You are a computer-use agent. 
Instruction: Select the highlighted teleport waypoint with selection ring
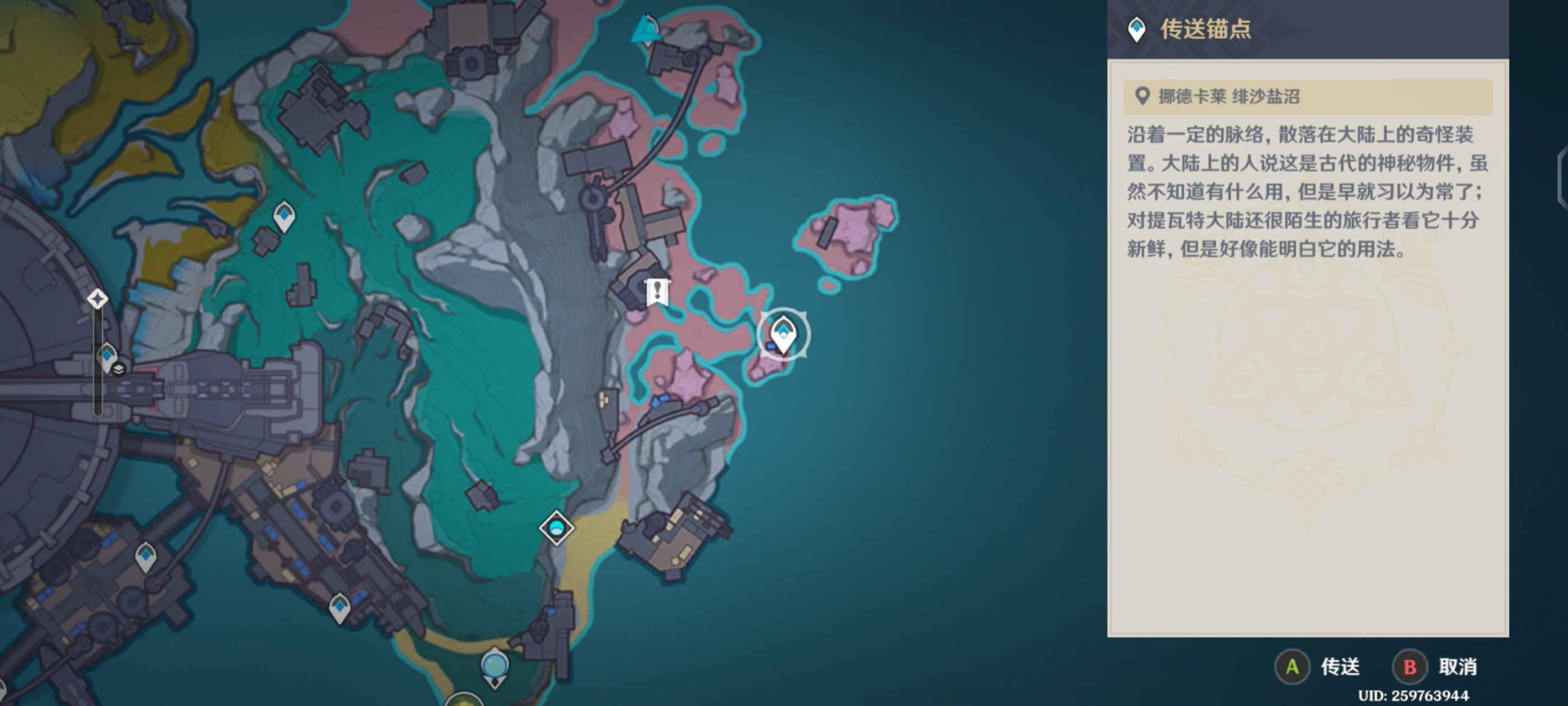tap(783, 335)
